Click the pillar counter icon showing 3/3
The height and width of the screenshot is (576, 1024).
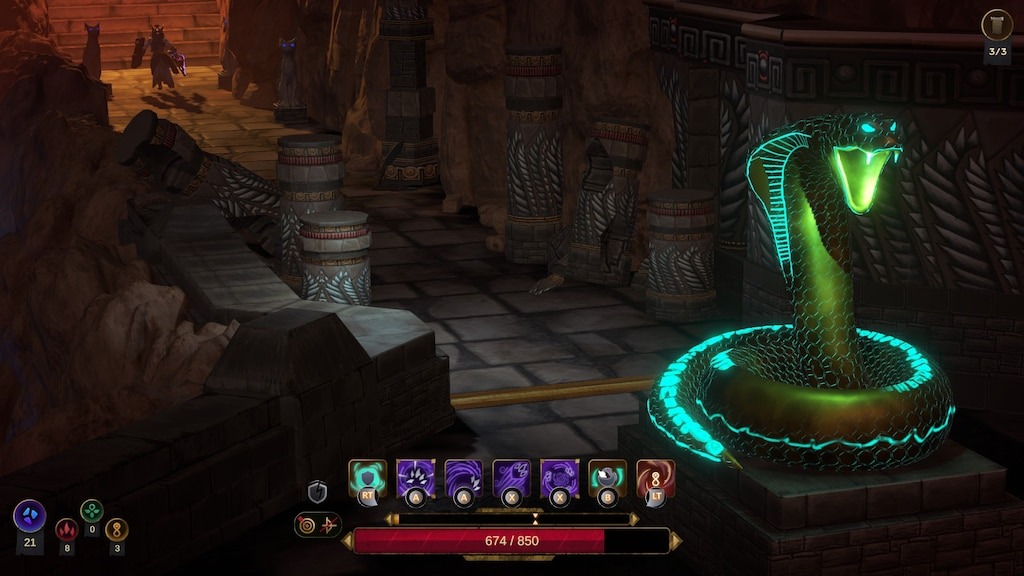(x=997, y=25)
